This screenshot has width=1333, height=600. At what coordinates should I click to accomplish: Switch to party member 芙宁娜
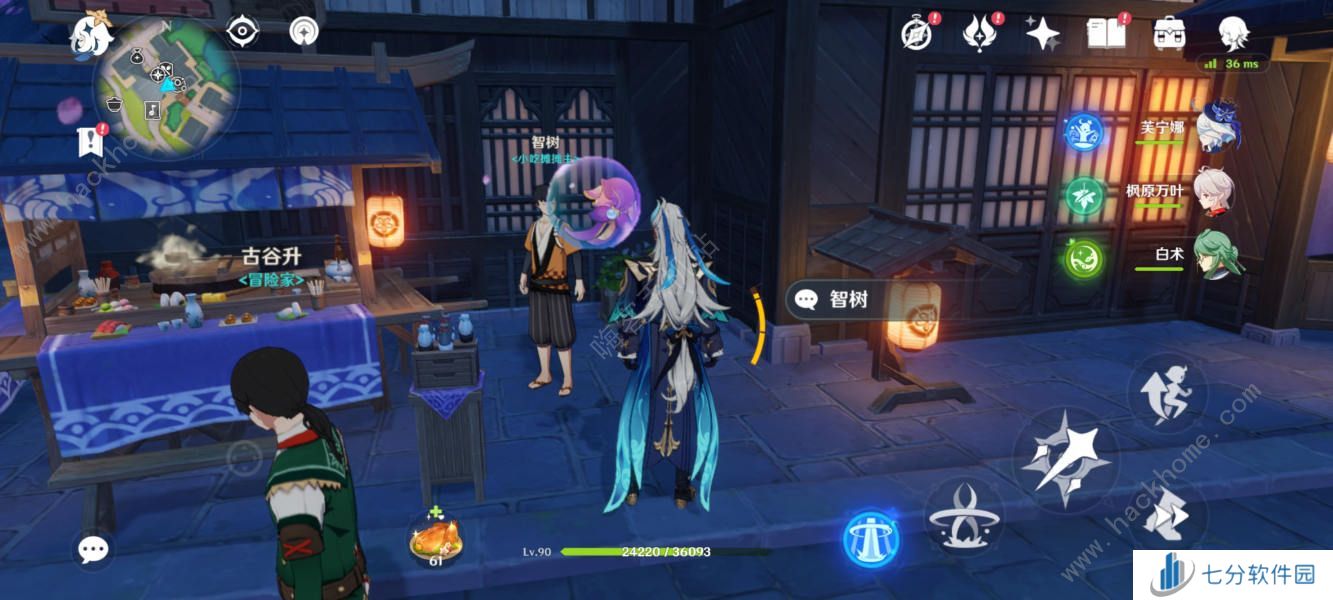coord(1214,125)
